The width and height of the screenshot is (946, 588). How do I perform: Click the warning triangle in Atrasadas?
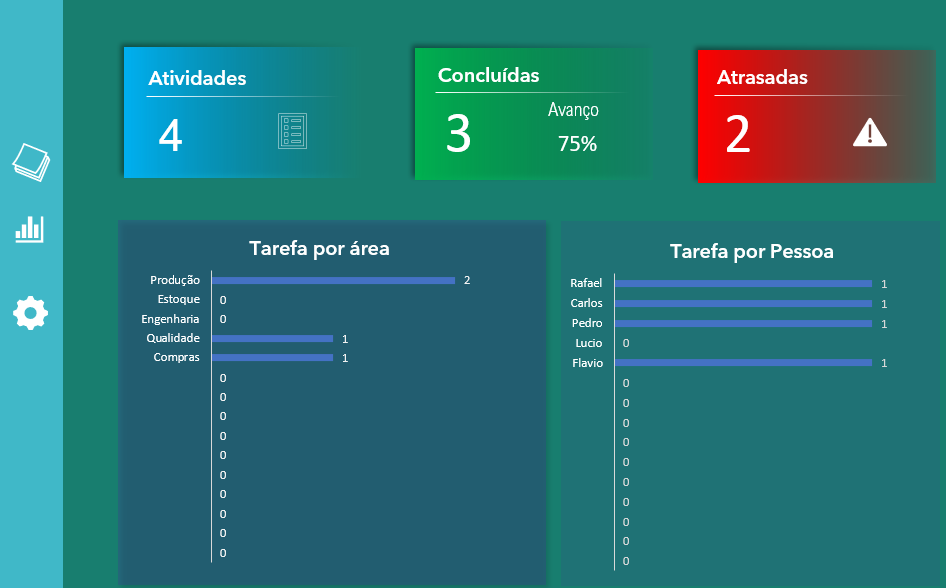(869, 132)
